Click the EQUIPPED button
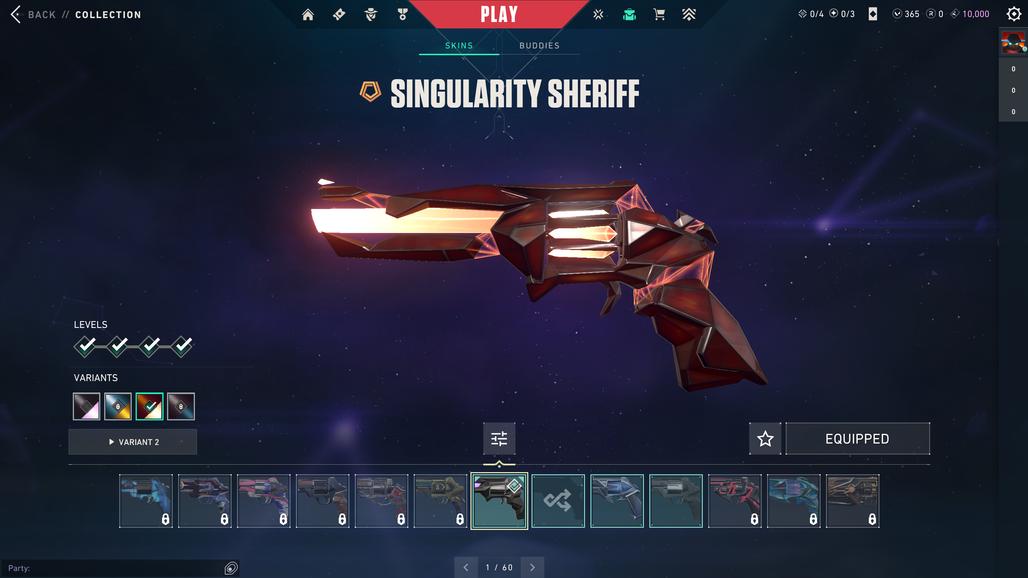 point(857,439)
